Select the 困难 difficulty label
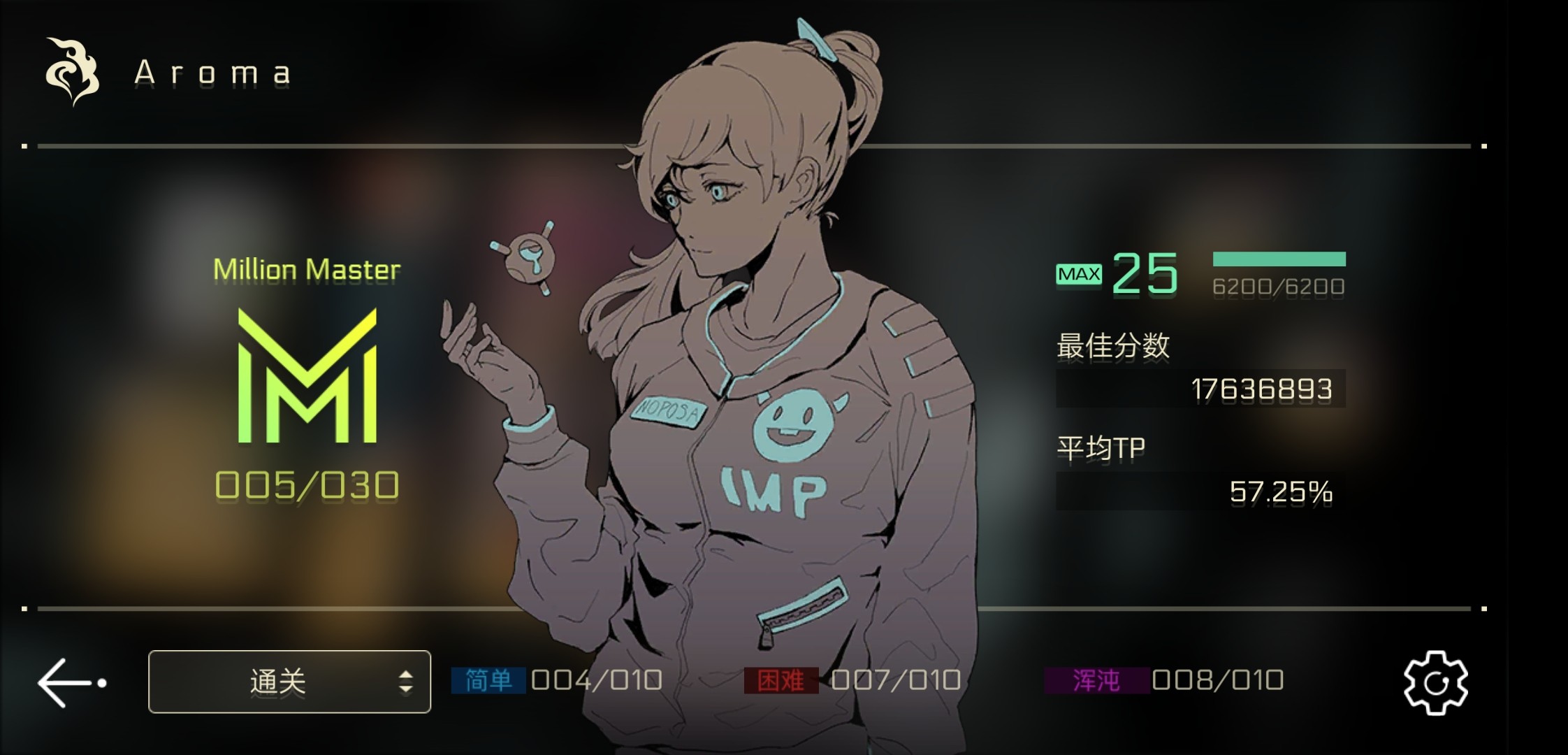 point(782,679)
